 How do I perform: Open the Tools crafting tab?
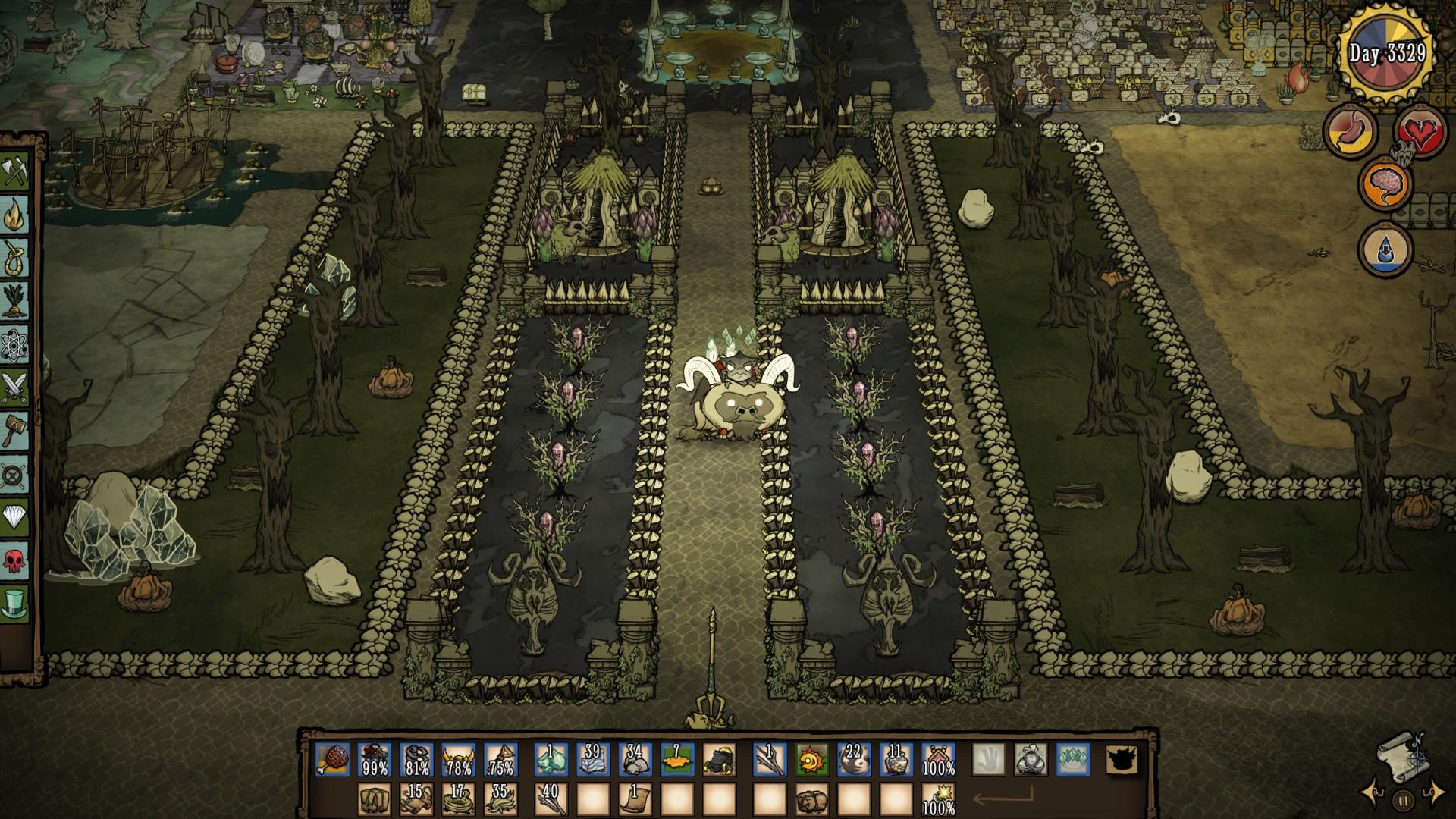[15, 173]
